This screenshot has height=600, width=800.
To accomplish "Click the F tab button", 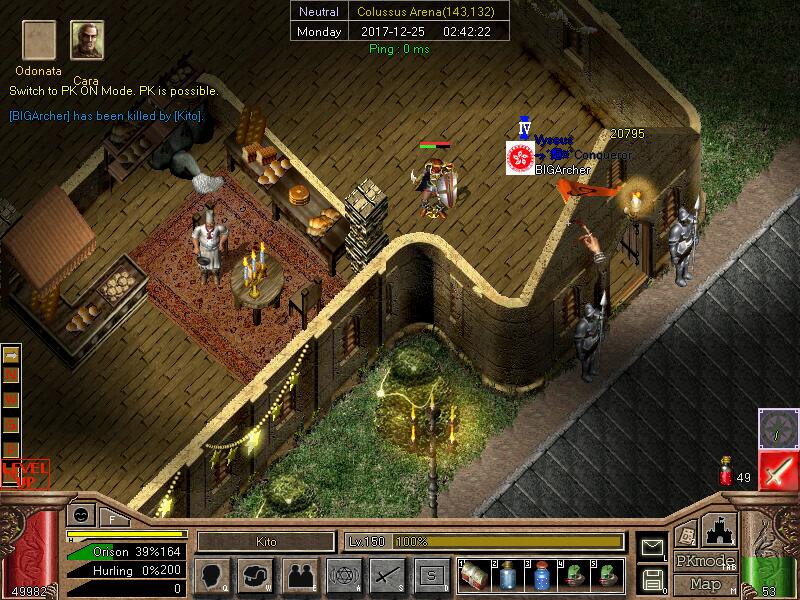I will click(112, 518).
